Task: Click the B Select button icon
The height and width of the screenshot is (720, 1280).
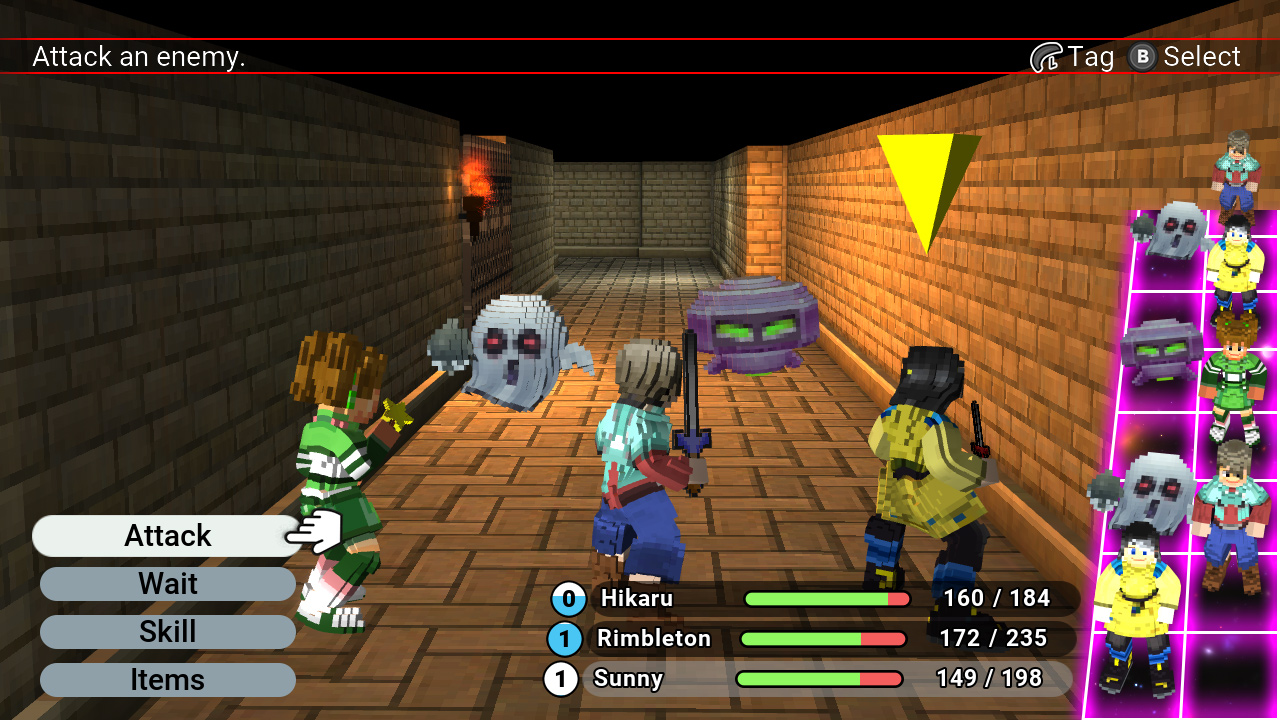Action: [1139, 57]
